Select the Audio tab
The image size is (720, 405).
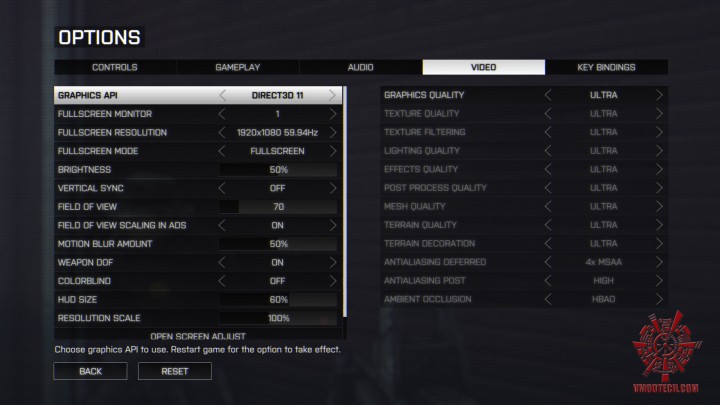(361, 67)
